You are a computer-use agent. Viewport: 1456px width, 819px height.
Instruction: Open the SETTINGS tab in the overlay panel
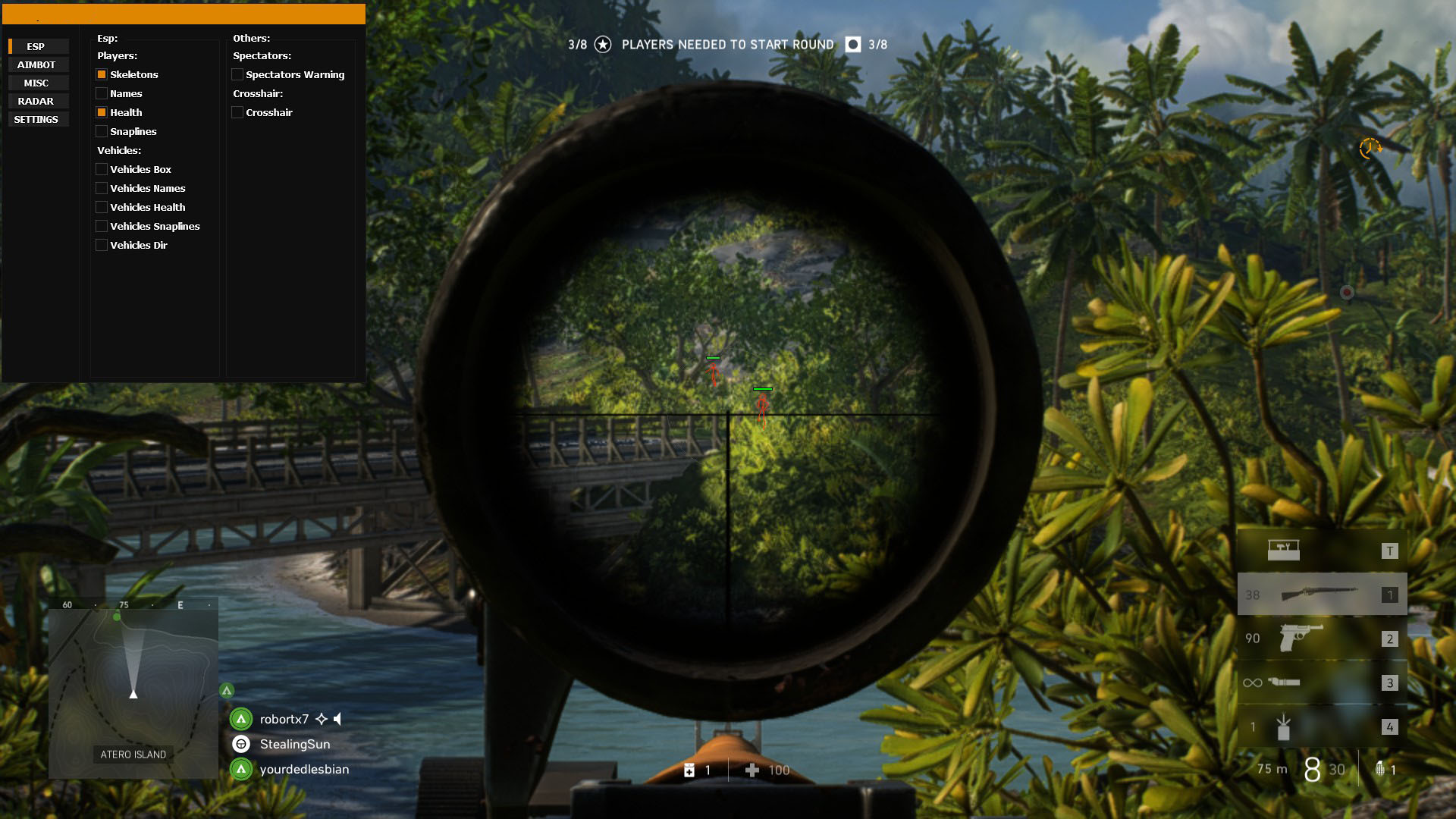tap(36, 119)
